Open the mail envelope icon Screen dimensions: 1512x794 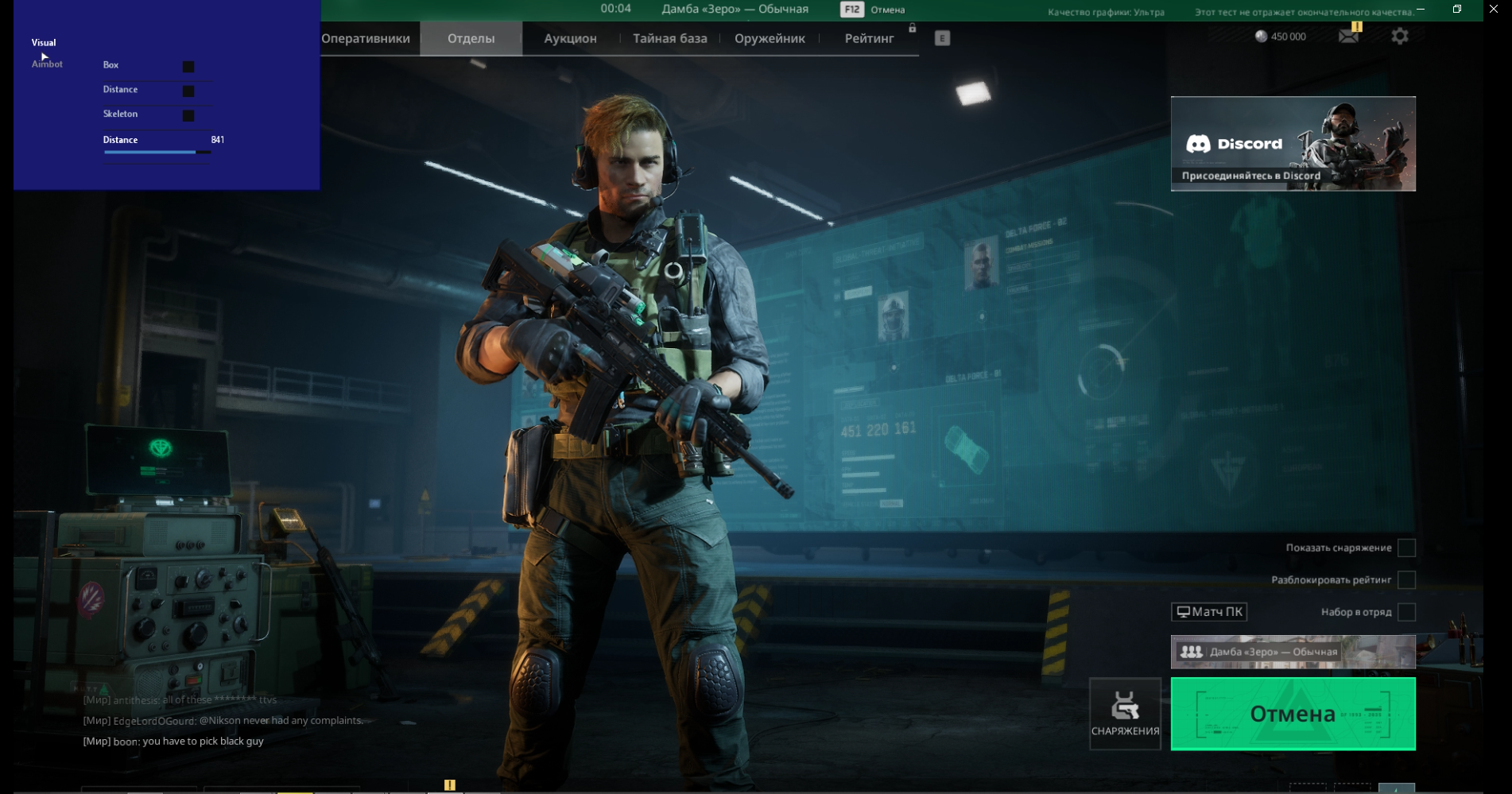[x=1348, y=36]
